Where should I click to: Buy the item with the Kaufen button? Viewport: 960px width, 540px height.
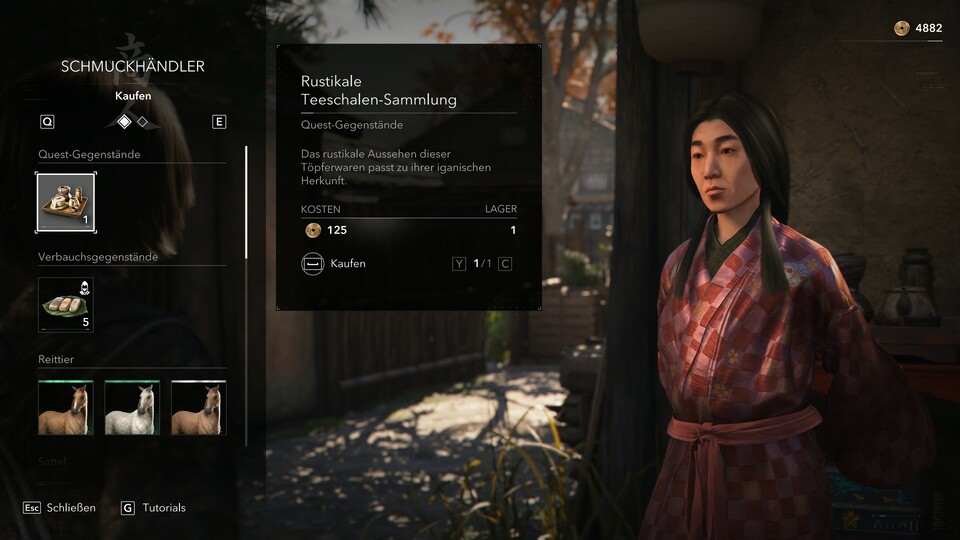334,264
